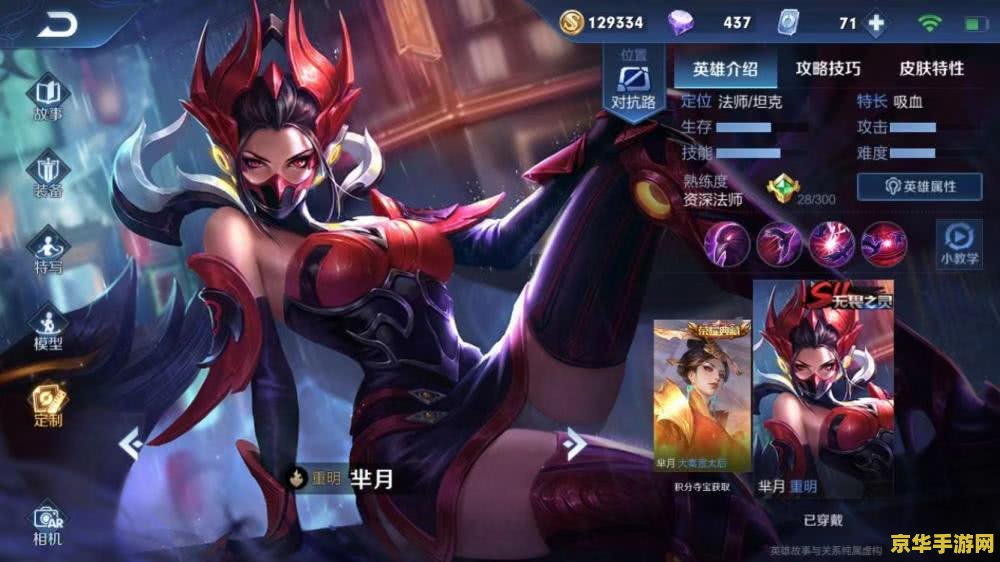Add more tickets with the plus button

tap(877, 23)
